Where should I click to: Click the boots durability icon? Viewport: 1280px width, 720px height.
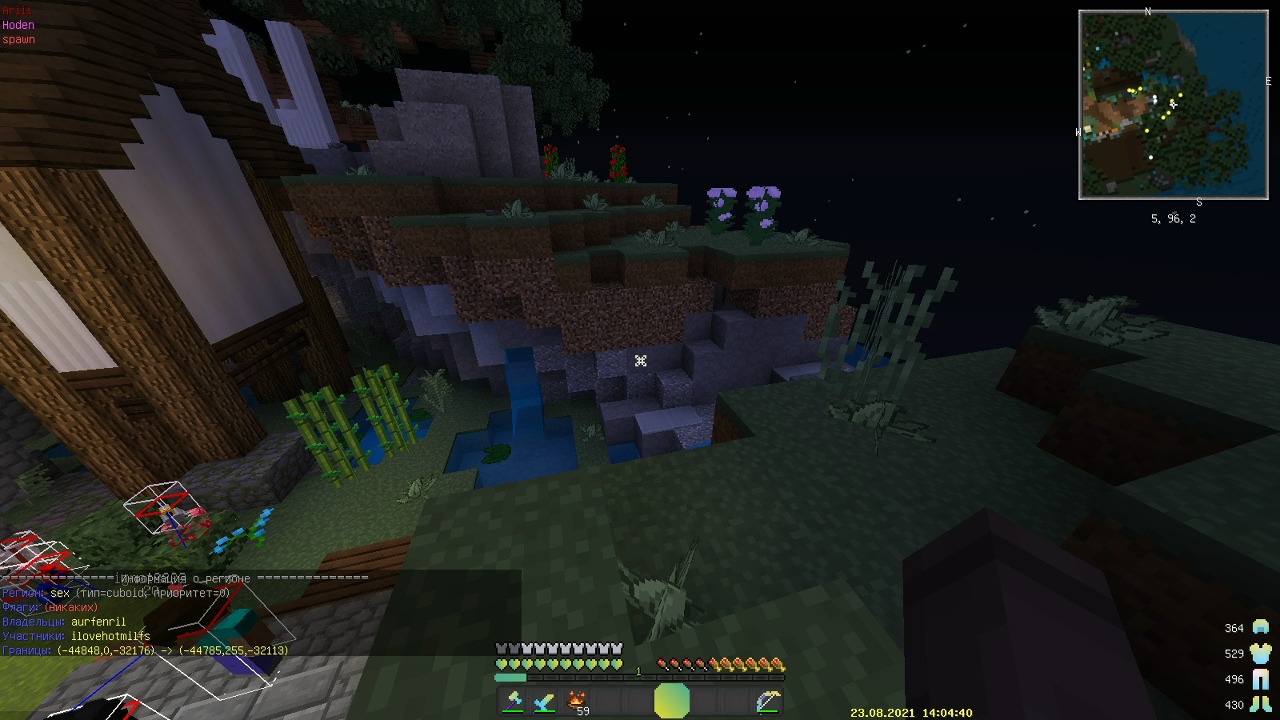[1261, 705]
